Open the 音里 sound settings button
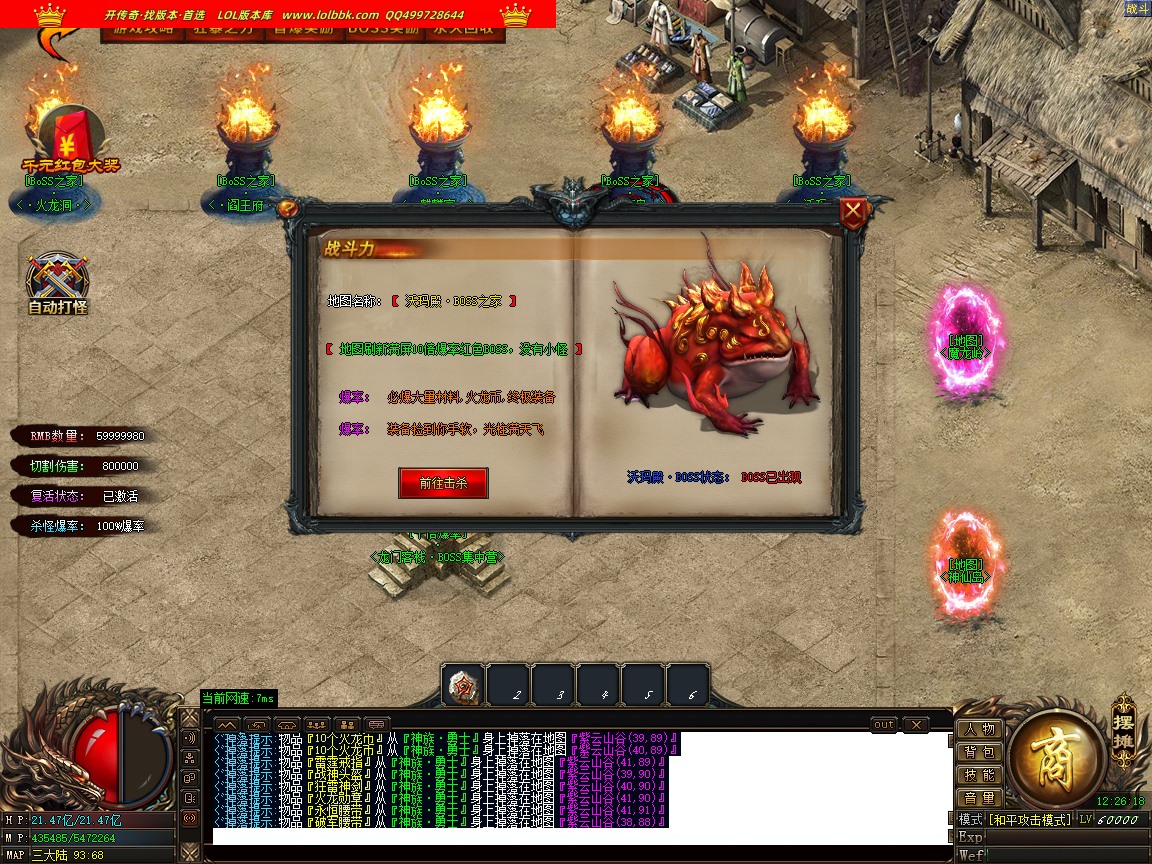The width and height of the screenshot is (1152, 864). point(979,798)
